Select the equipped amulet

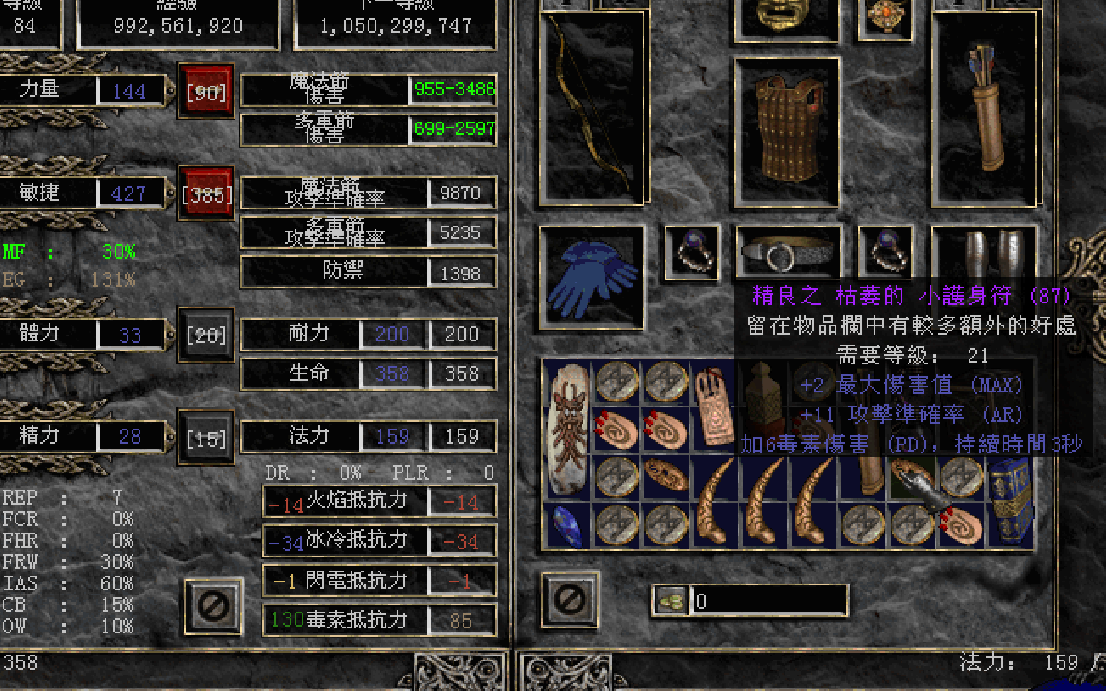[886, 16]
